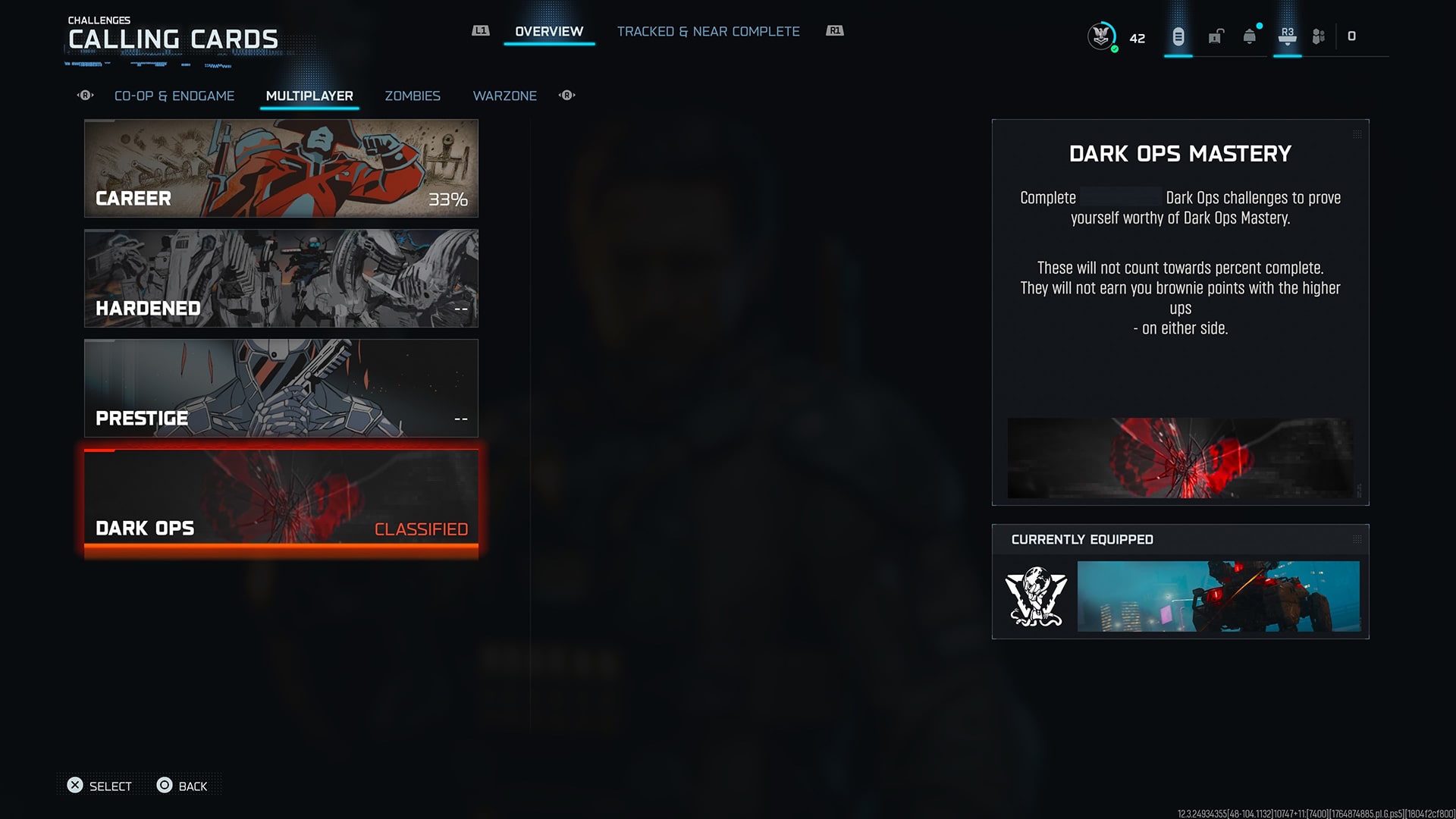Click the CAREER card showing 33% progress
Viewport: 1456px width, 819px height.
point(281,168)
